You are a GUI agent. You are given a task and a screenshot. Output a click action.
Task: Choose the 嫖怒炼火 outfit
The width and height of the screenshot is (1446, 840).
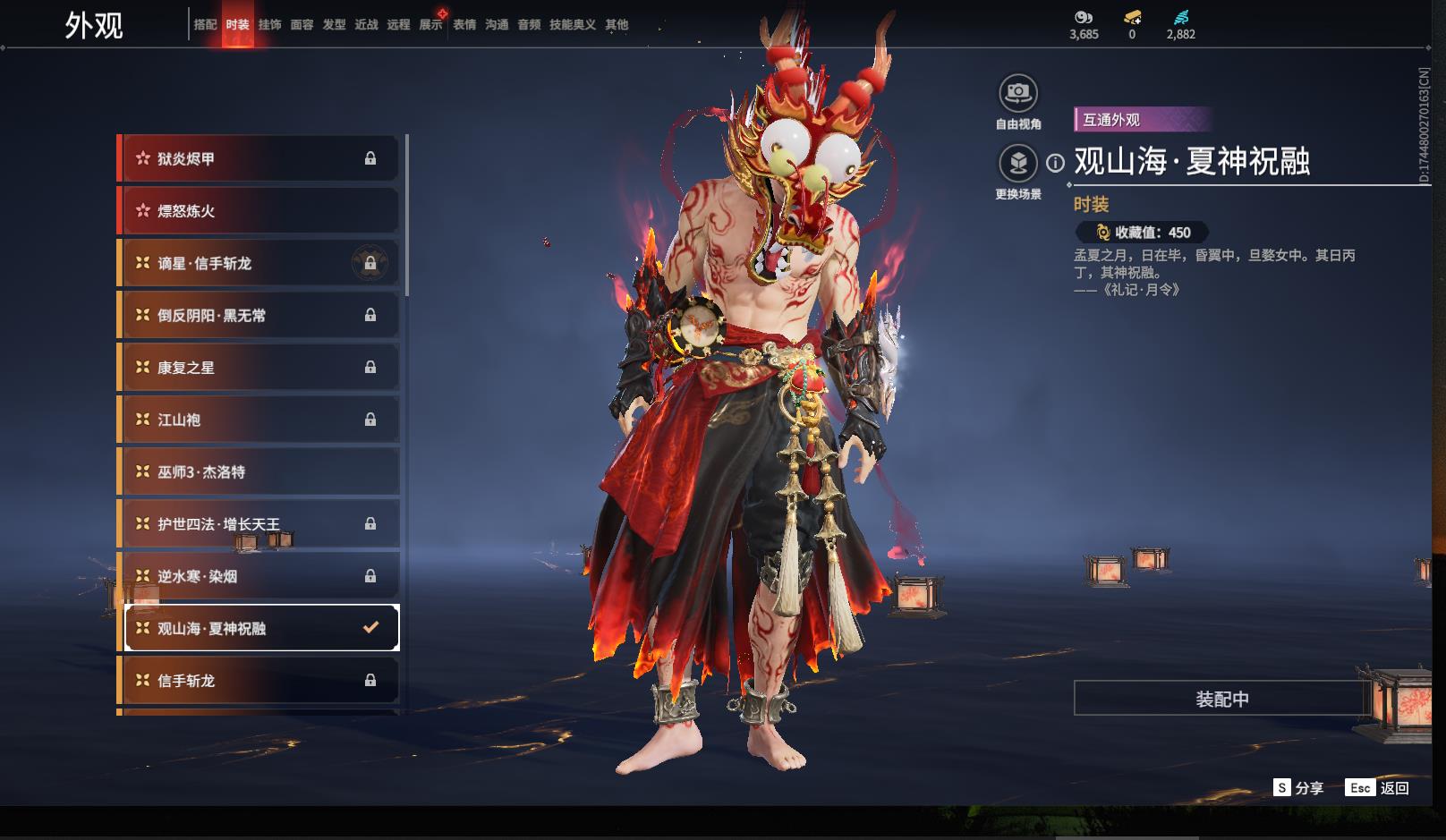coord(259,211)
